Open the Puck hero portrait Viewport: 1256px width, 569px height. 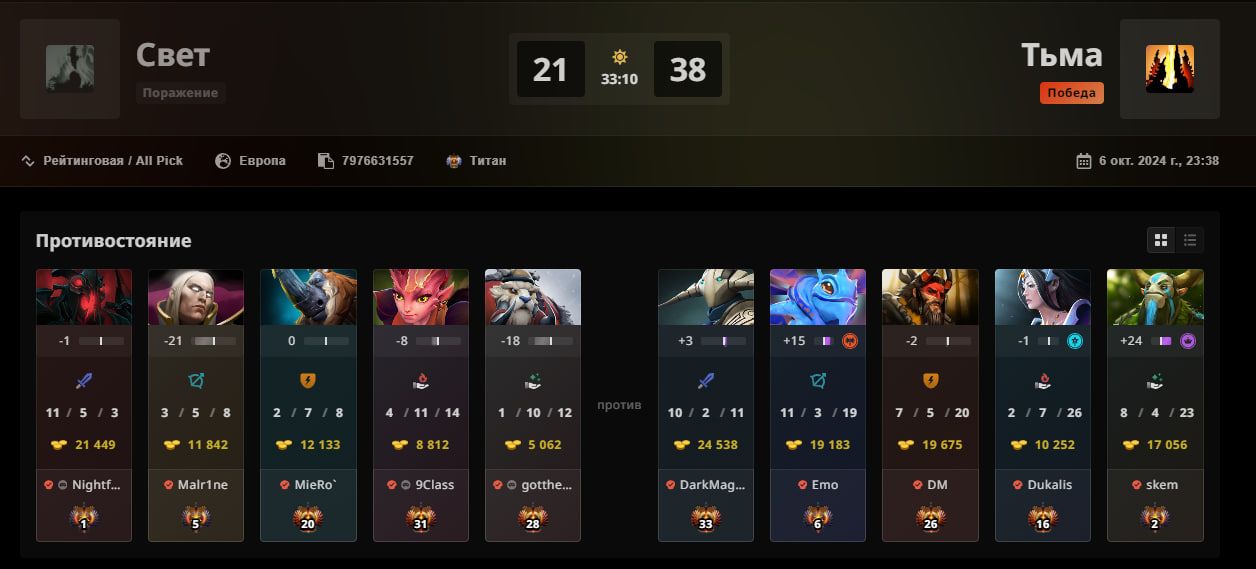coord(818,297)
